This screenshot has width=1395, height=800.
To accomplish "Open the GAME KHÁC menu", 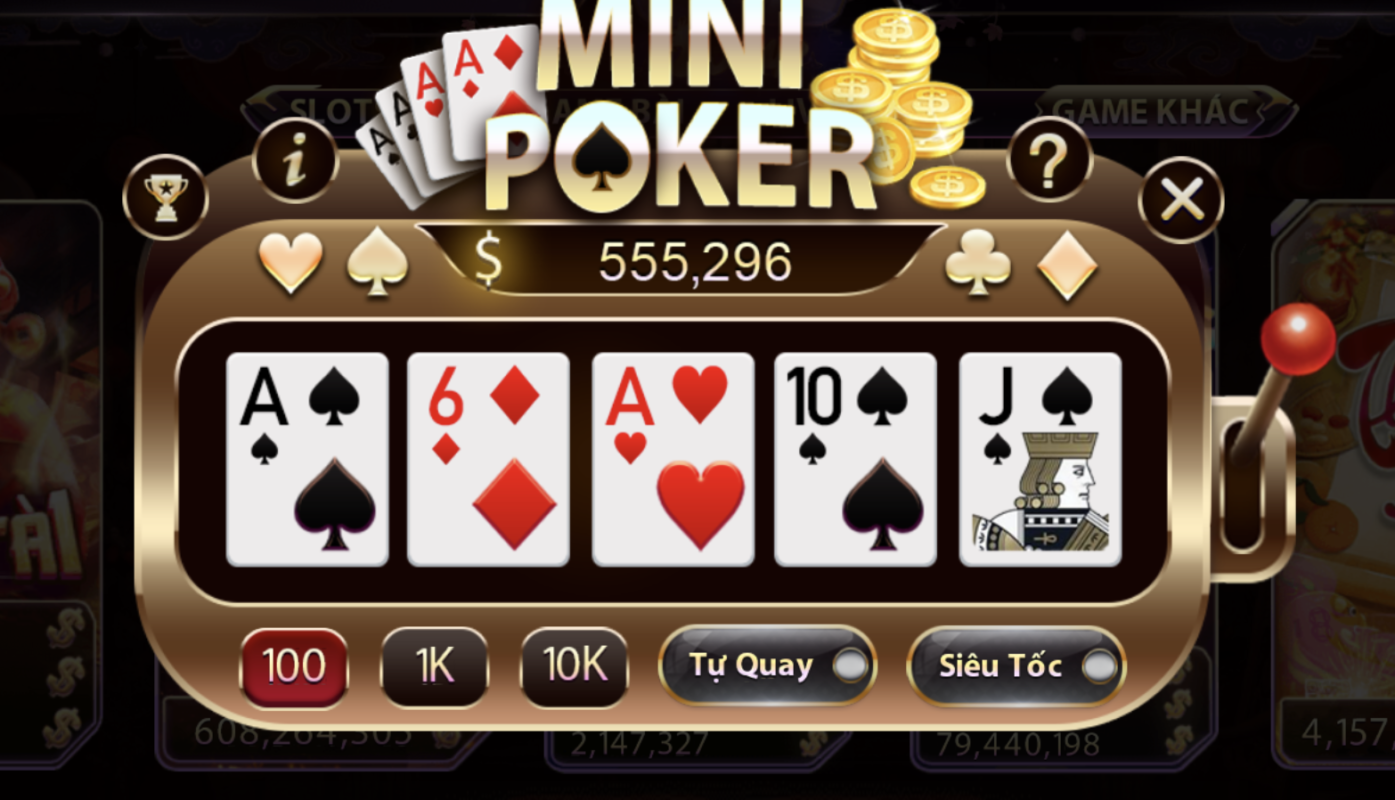I will (x=1148, y=112).
